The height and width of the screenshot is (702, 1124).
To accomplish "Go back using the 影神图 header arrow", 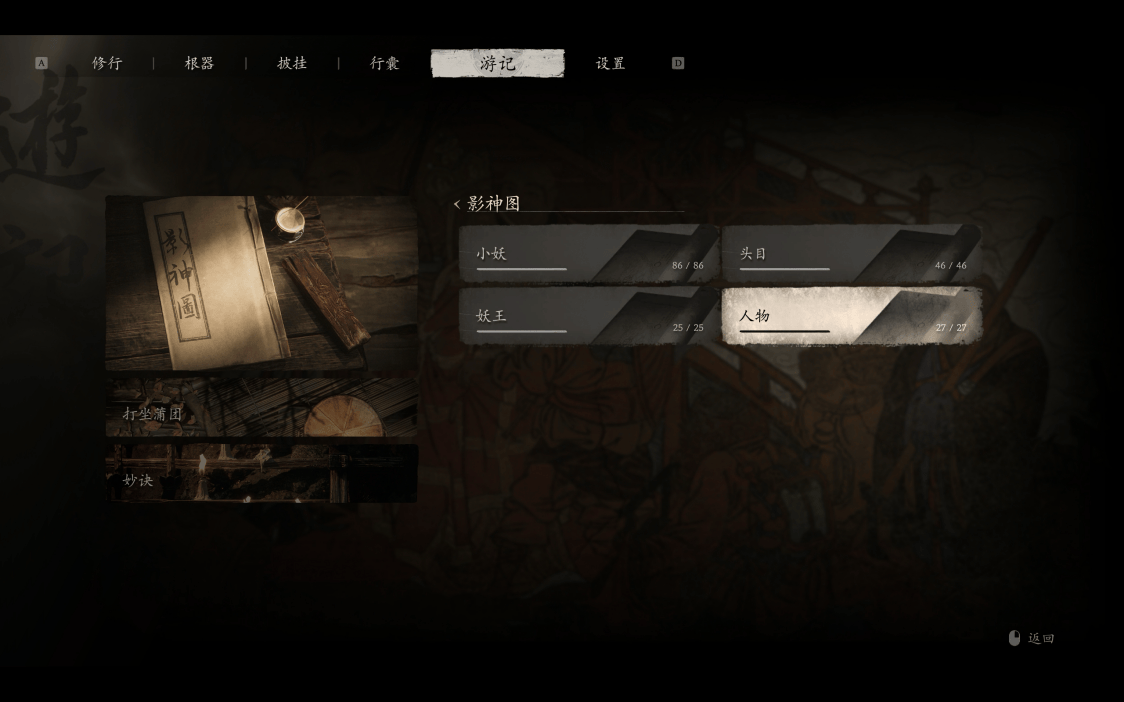I will (457, 204).
